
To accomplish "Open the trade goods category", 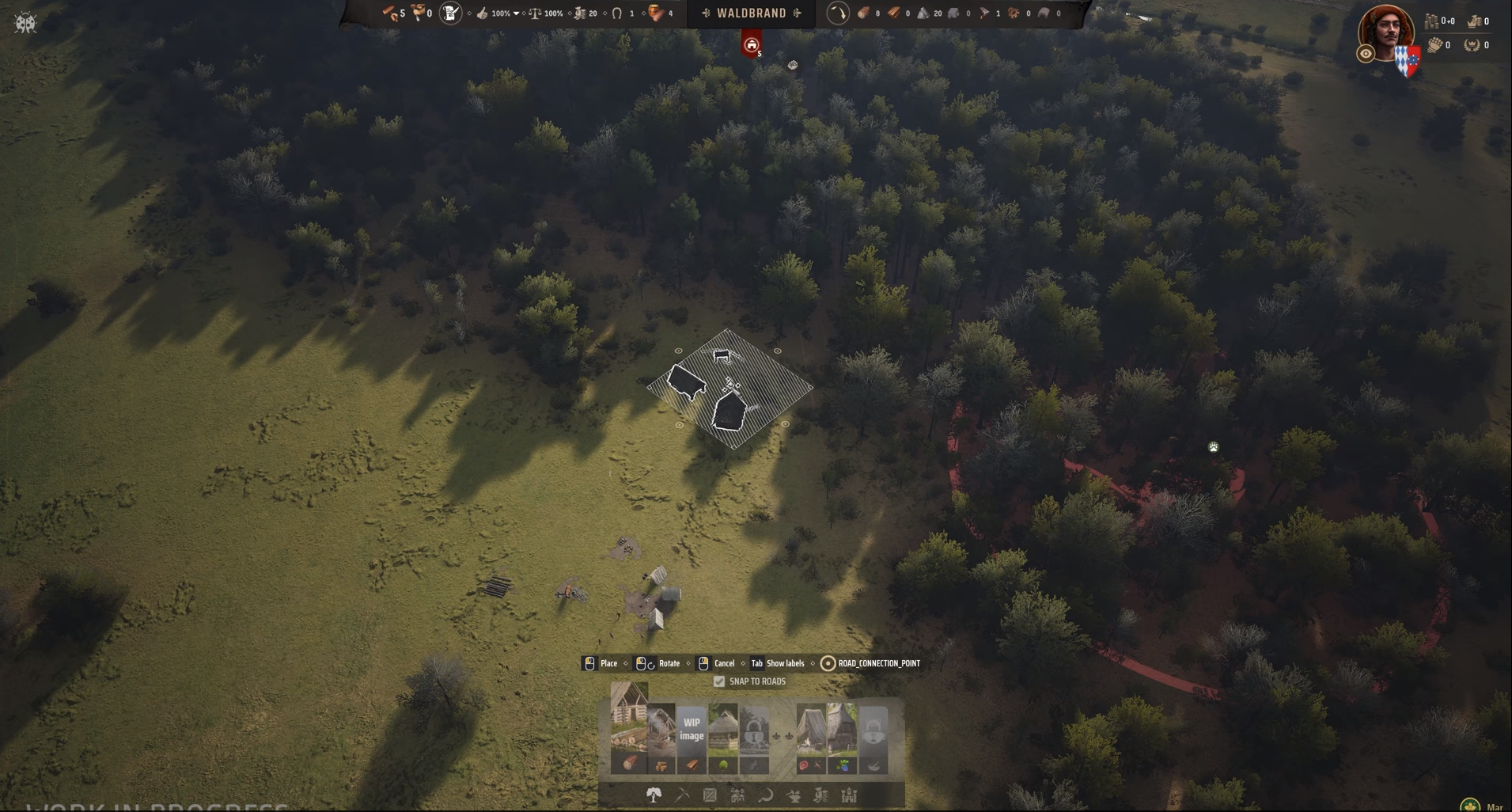I will tap(820, 795).
